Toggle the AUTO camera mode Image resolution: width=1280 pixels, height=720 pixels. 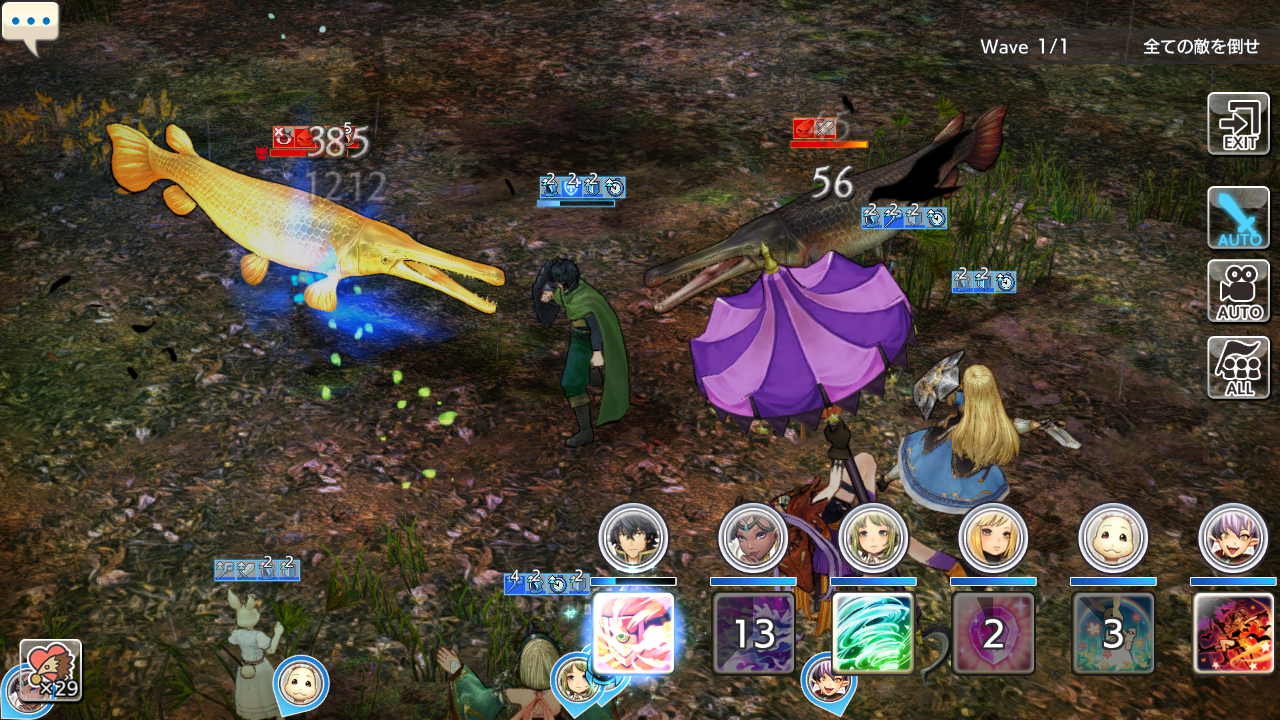1238,291
